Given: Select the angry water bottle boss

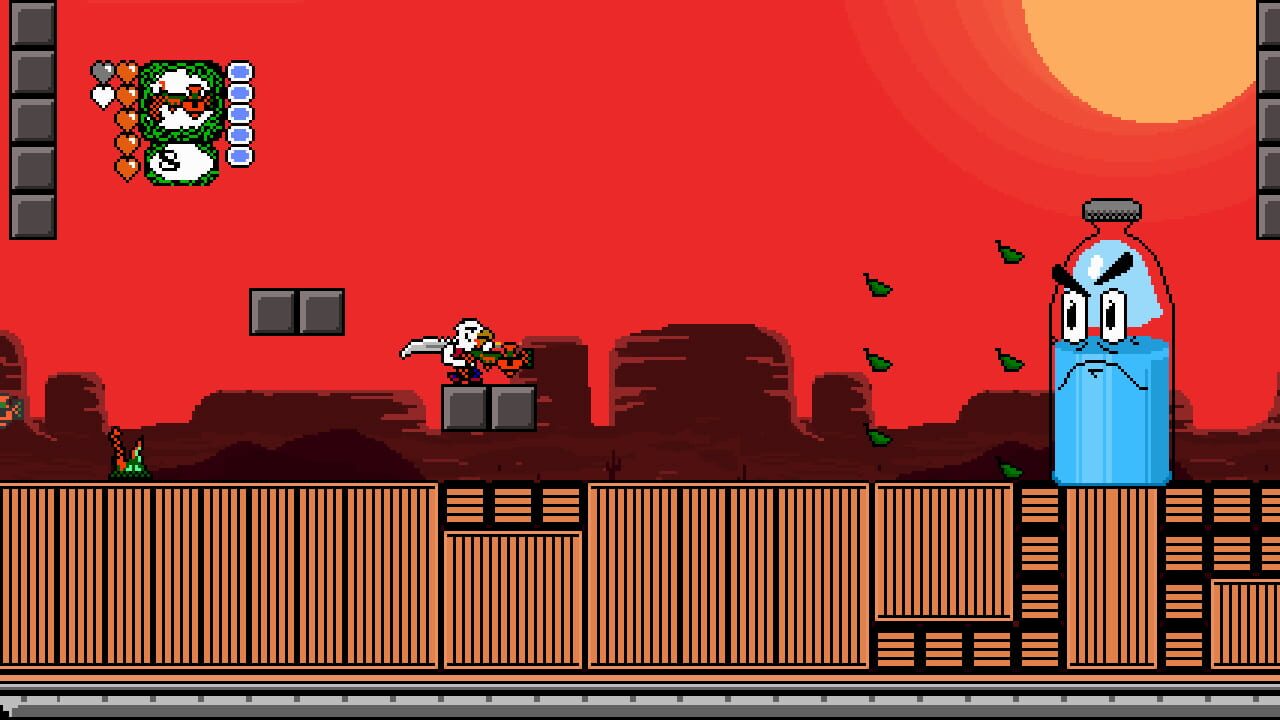Looking at the screenshot, I should point(1110,350).
